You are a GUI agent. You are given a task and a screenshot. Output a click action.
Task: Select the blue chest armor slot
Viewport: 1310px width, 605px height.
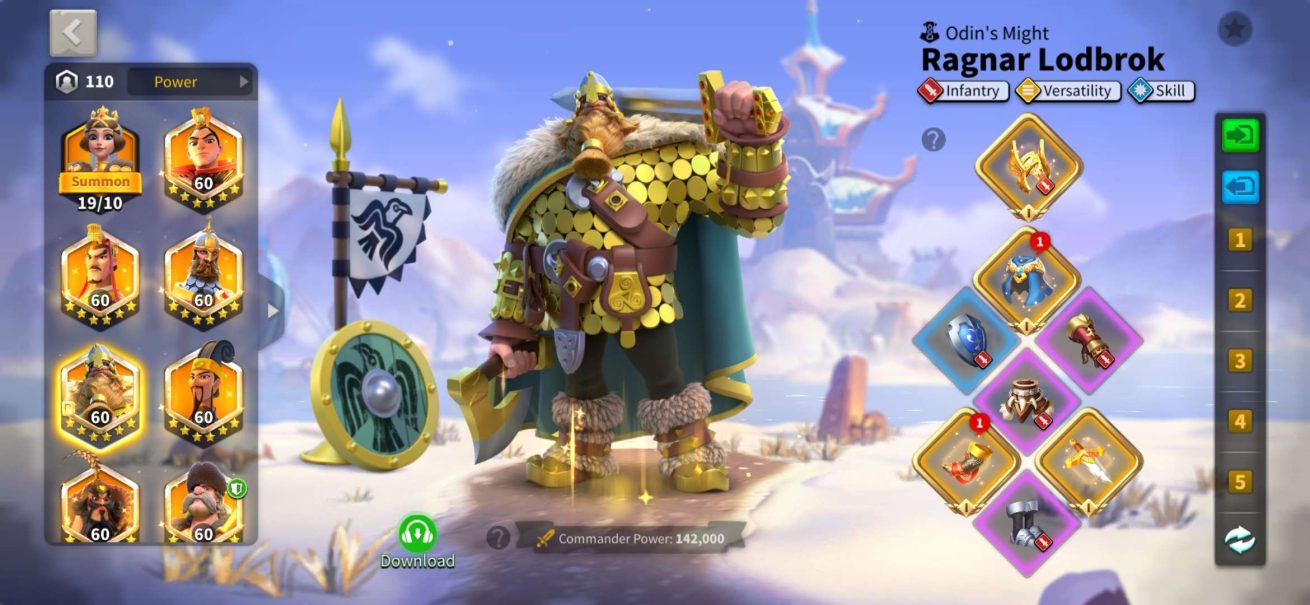(1026, 280)
